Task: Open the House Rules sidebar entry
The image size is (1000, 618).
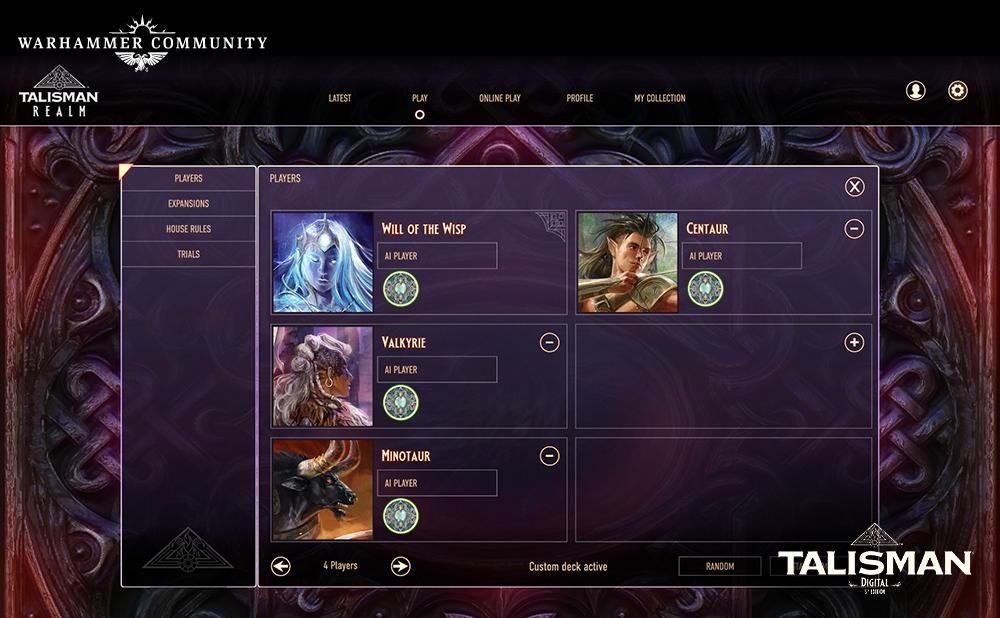Action: pyautogui.click(x=189, y=229)
